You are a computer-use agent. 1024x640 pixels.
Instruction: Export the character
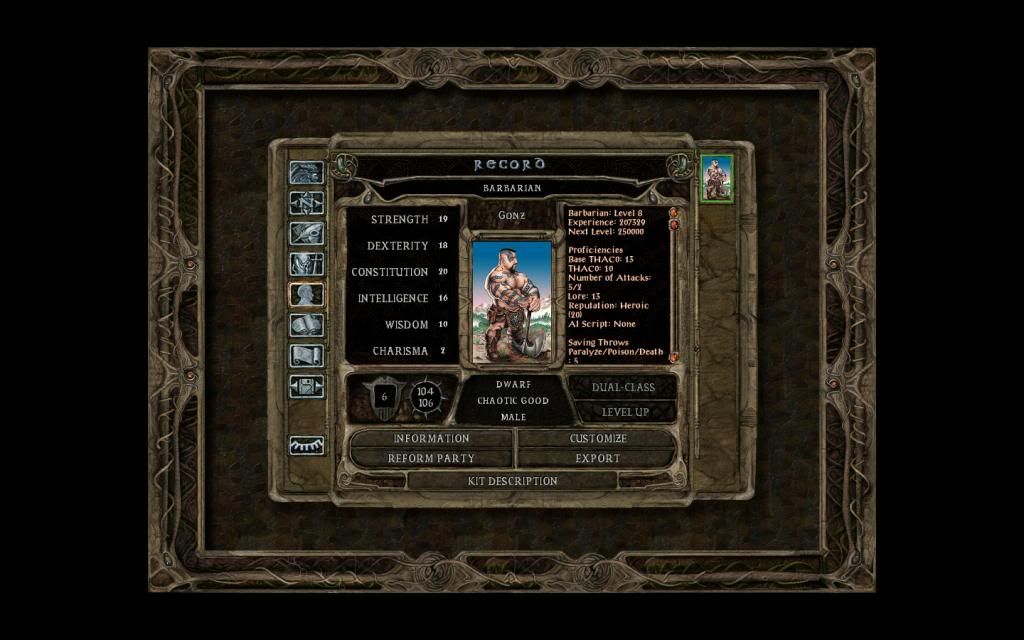(598, 458)
